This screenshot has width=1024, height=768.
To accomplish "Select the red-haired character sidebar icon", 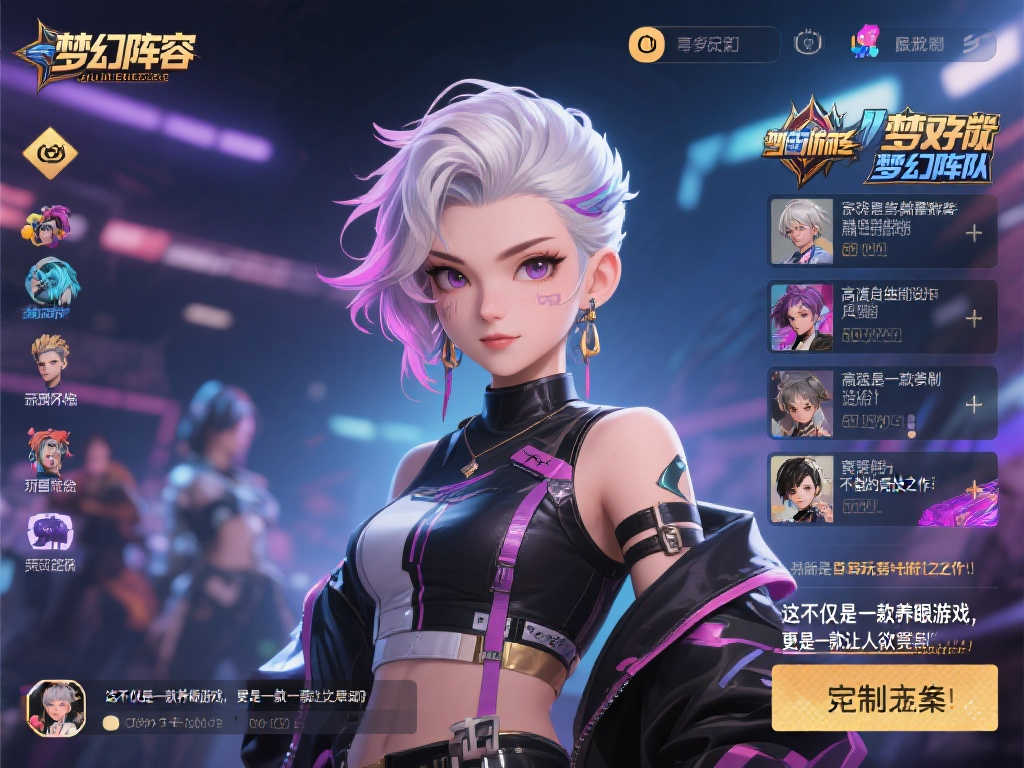I will [49, 450].
